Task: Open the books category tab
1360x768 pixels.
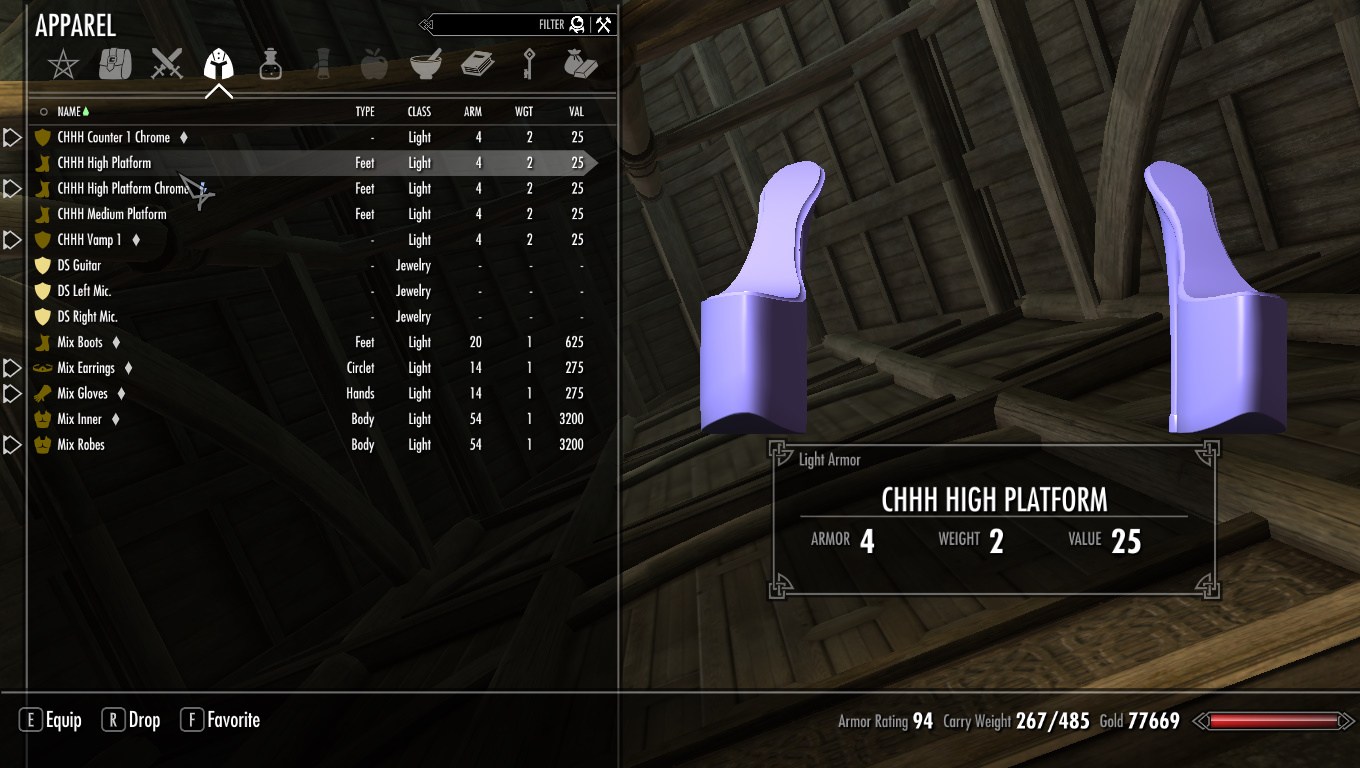Action: click(477, 65)
